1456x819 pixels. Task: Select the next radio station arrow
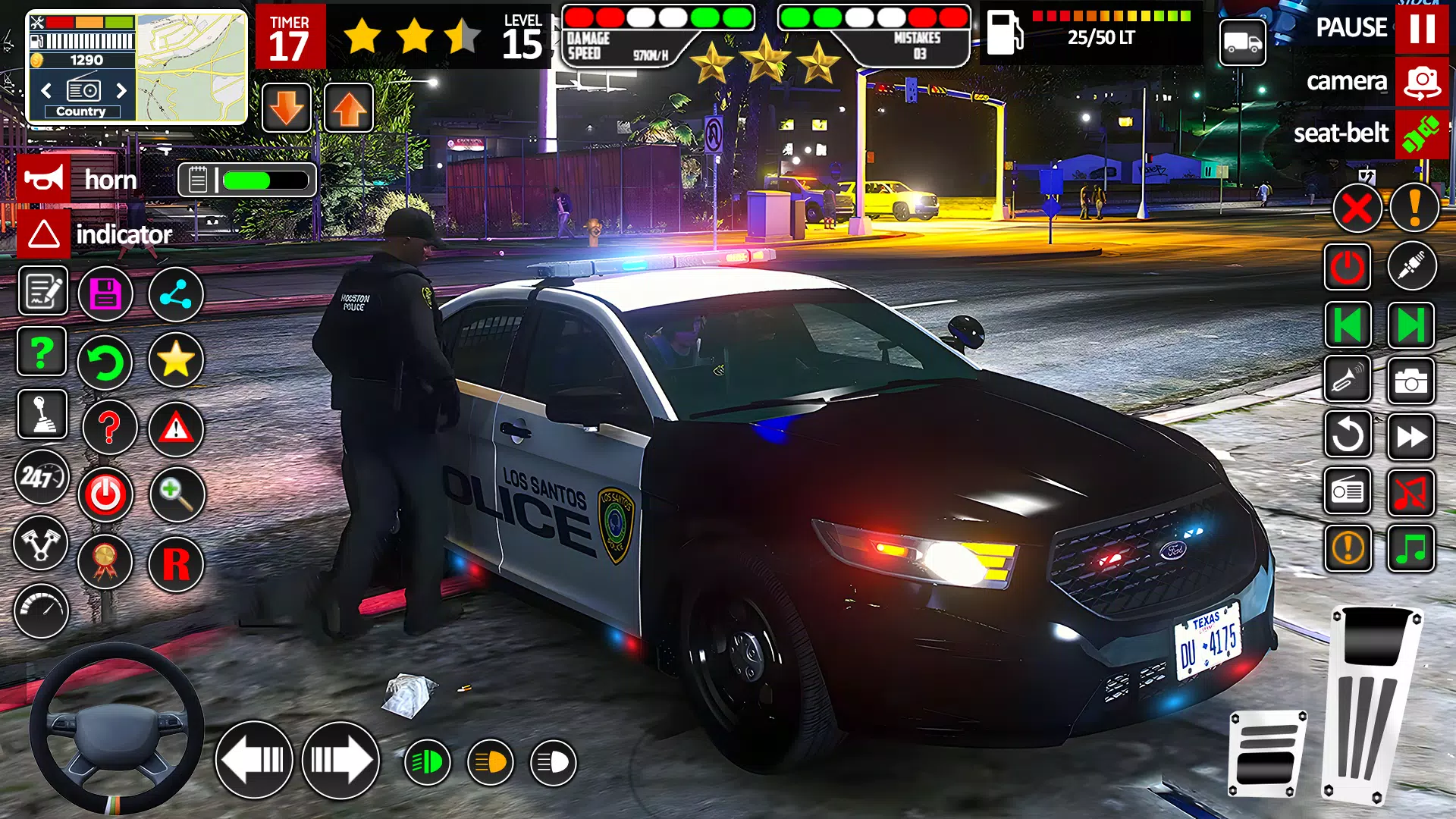click(121, 91)
